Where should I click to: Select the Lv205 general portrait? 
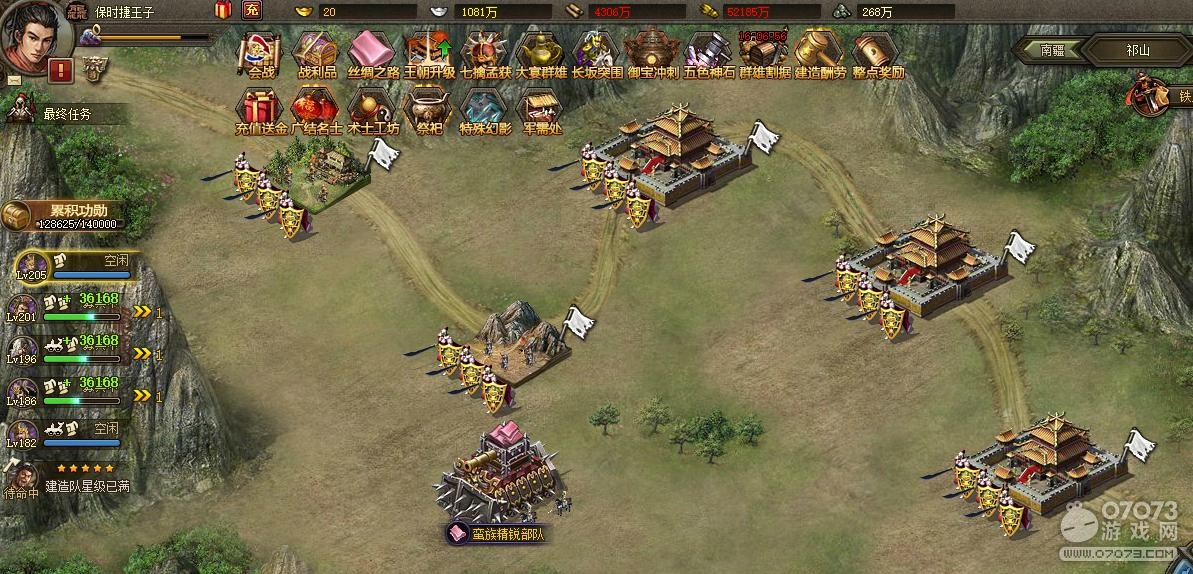point(33,266)
